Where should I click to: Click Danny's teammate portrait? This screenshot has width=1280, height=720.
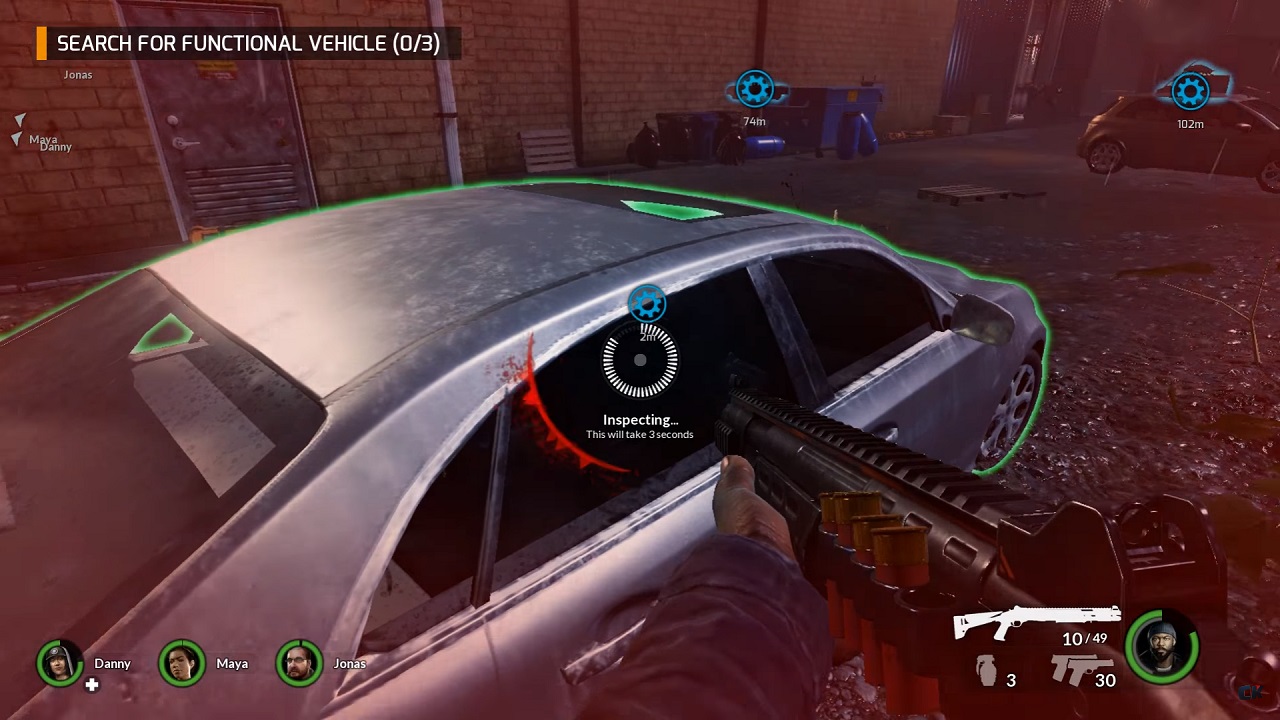click(x=60, y=663)
